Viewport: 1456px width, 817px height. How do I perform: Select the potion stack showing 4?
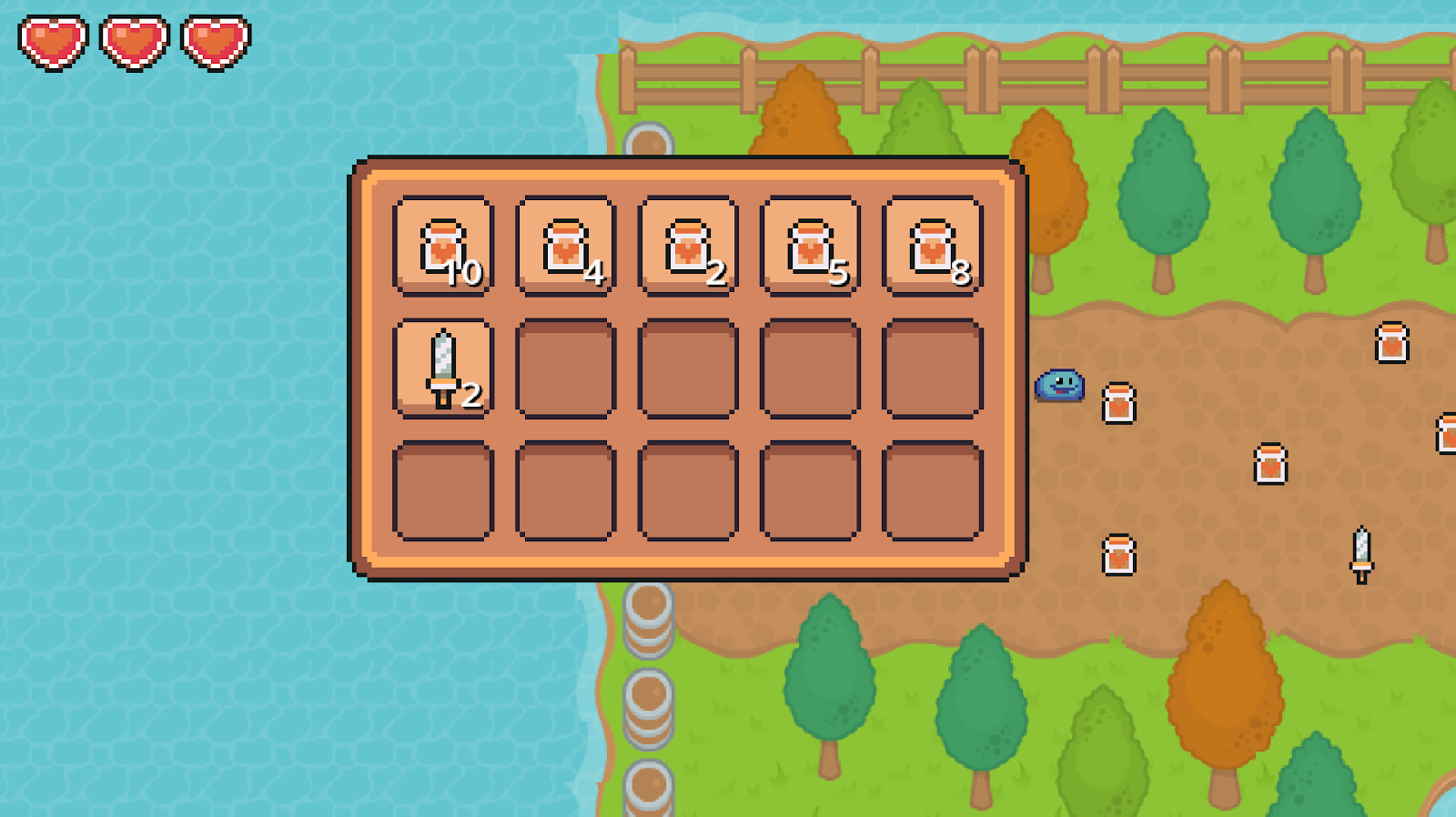(565, 246)
